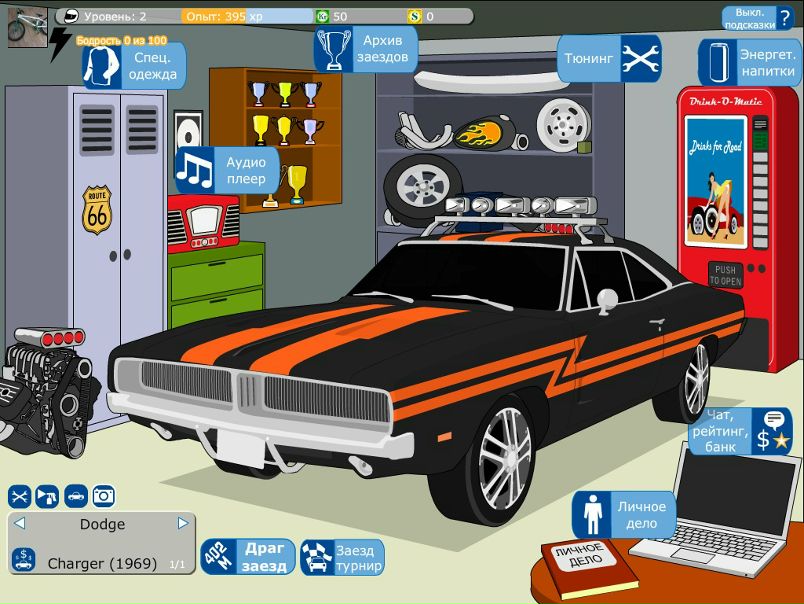Click the small car icon above selector
Screen dimensions: 804x604
75,495
